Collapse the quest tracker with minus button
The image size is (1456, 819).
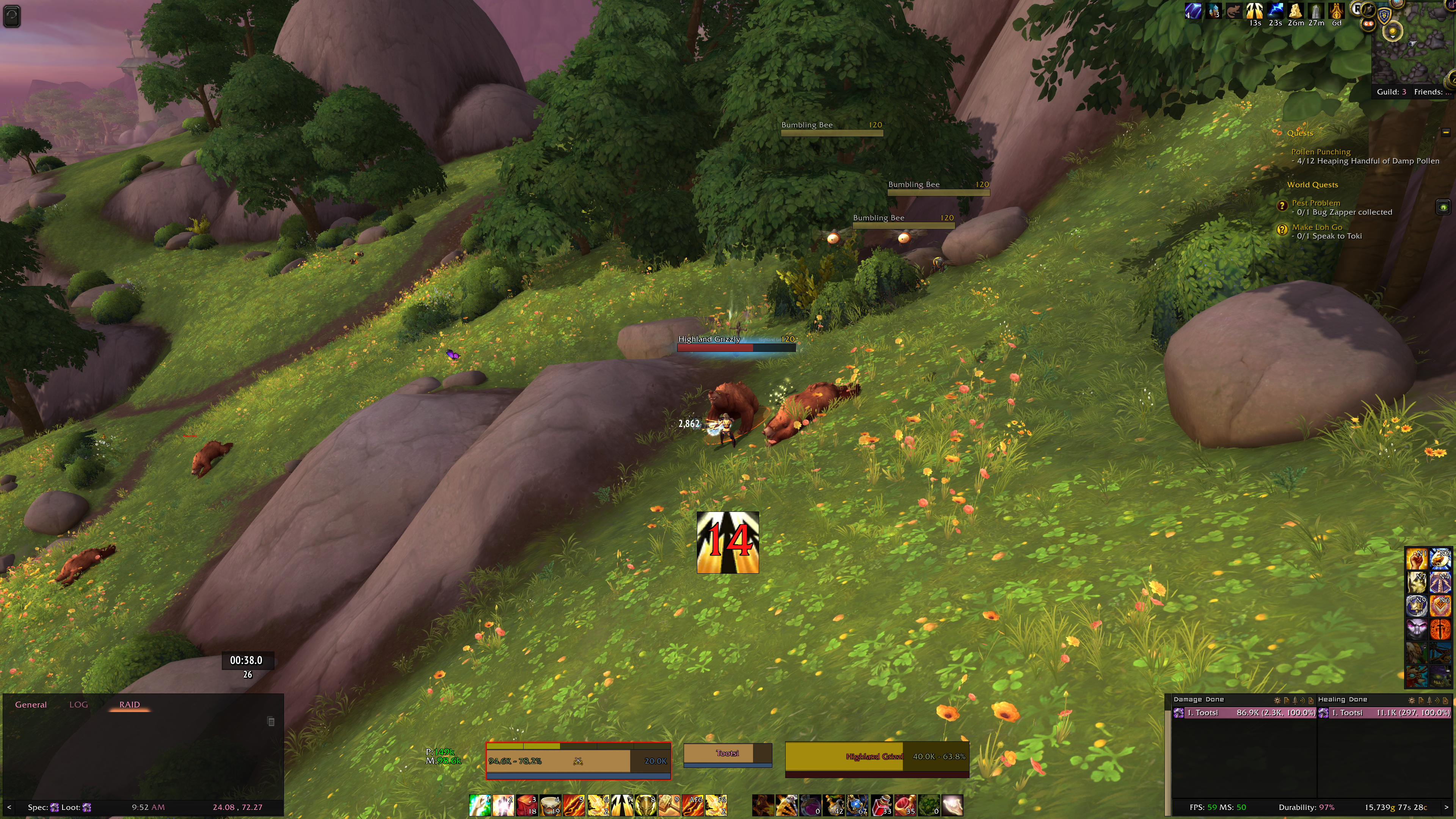coord(1445,132)
